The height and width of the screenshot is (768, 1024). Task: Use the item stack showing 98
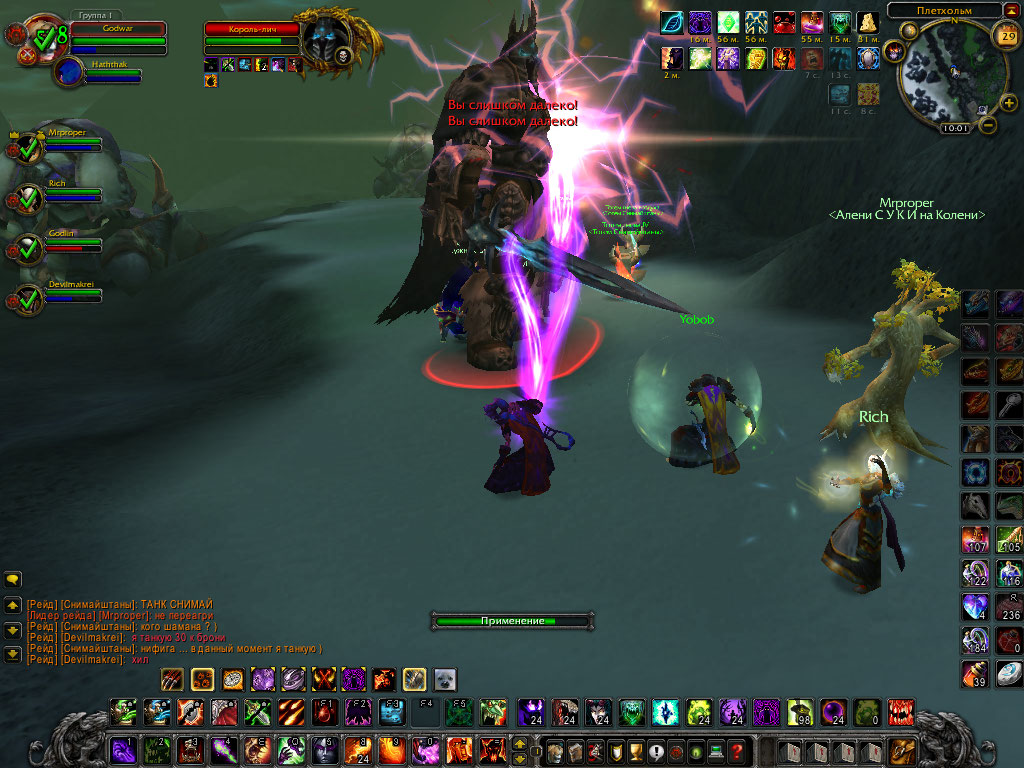click(800, 712)
